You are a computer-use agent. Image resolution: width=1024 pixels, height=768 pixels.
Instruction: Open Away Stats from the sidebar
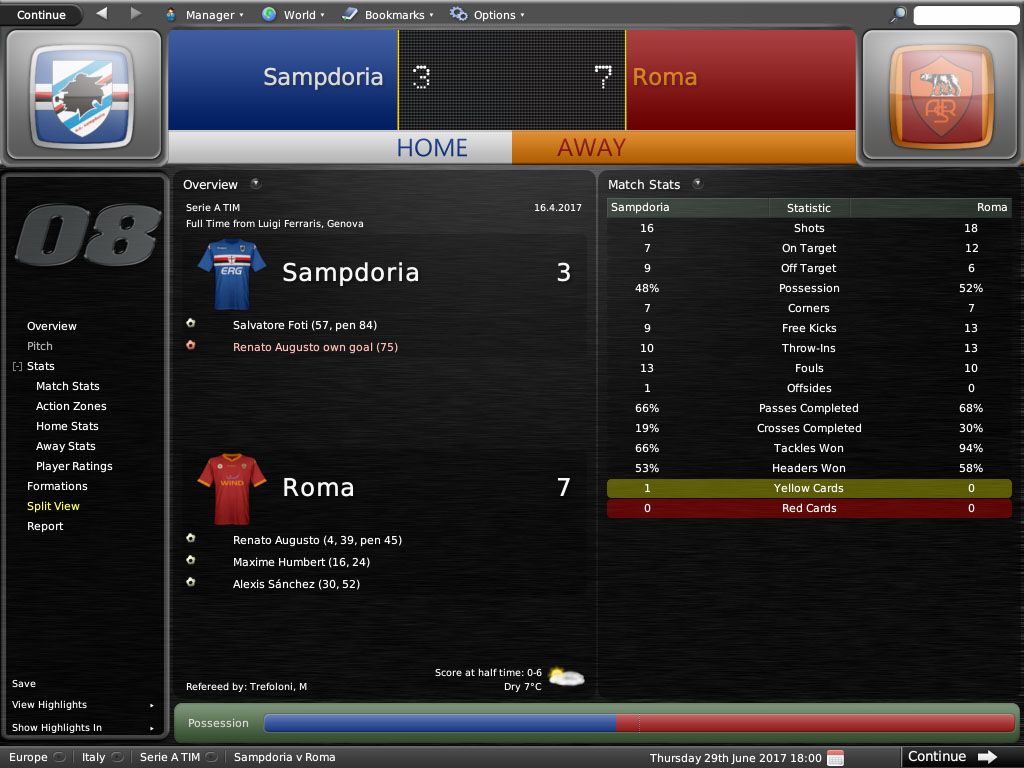pos(66,446)
